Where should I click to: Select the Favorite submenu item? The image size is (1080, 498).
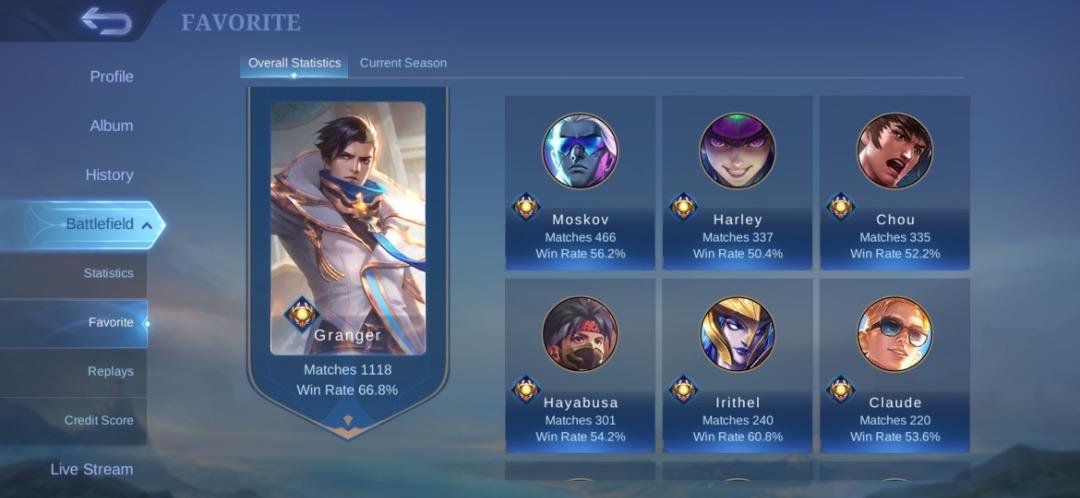click(110, 323)
